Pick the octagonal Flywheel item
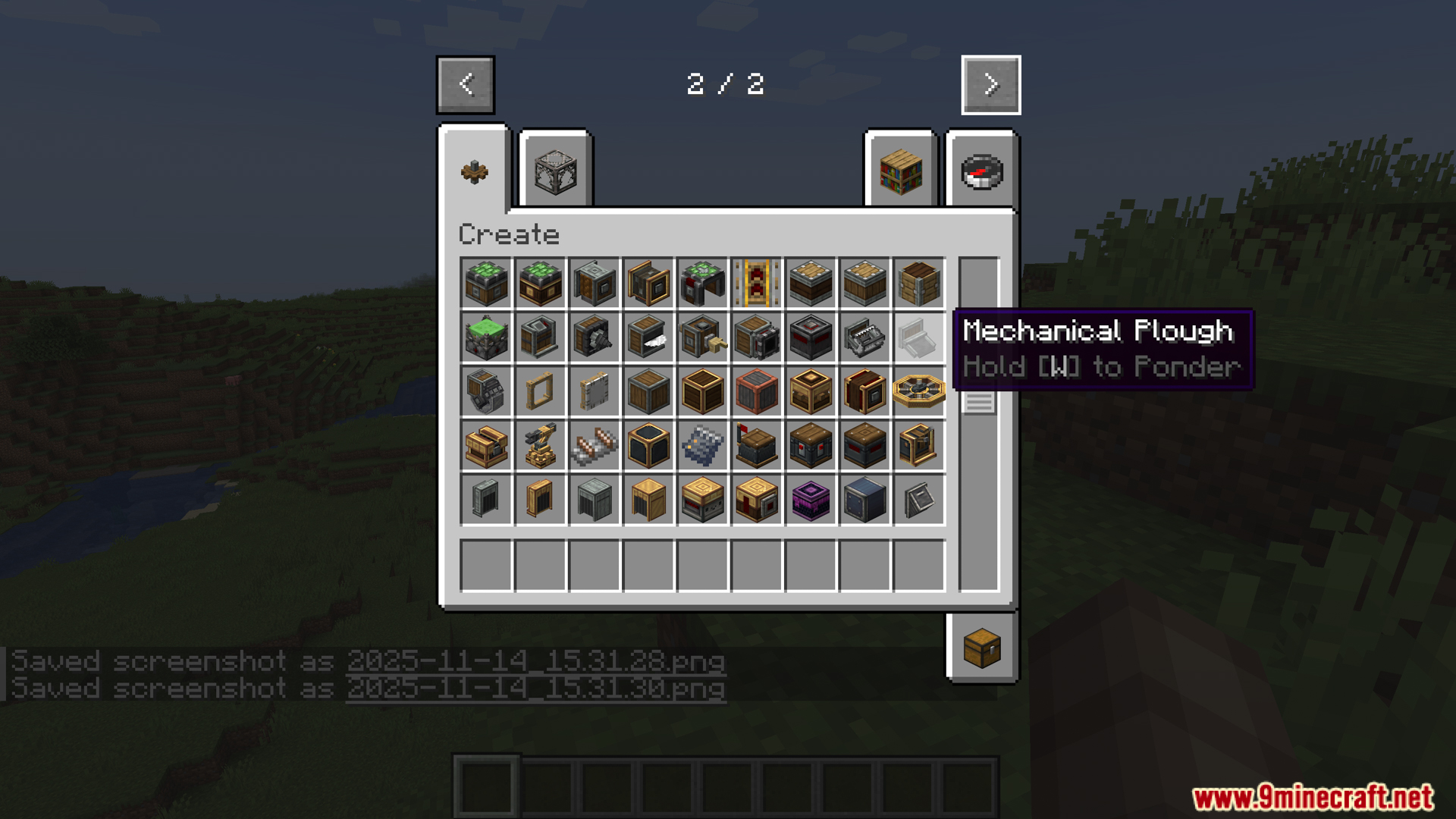The height and width of the screenshot is (819, 1456). (x=918, y=391)
